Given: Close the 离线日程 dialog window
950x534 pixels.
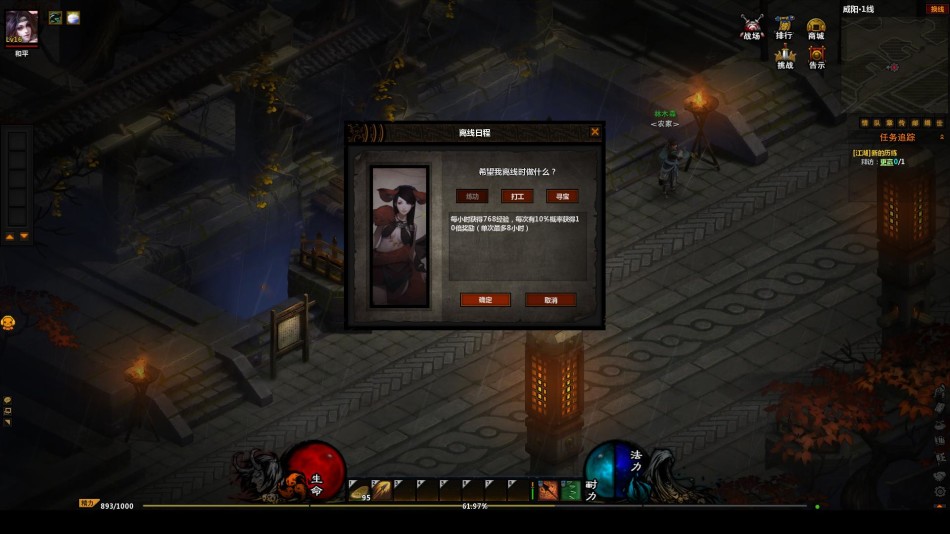Looking at the screenshot, I should click(x=595, y=131).
